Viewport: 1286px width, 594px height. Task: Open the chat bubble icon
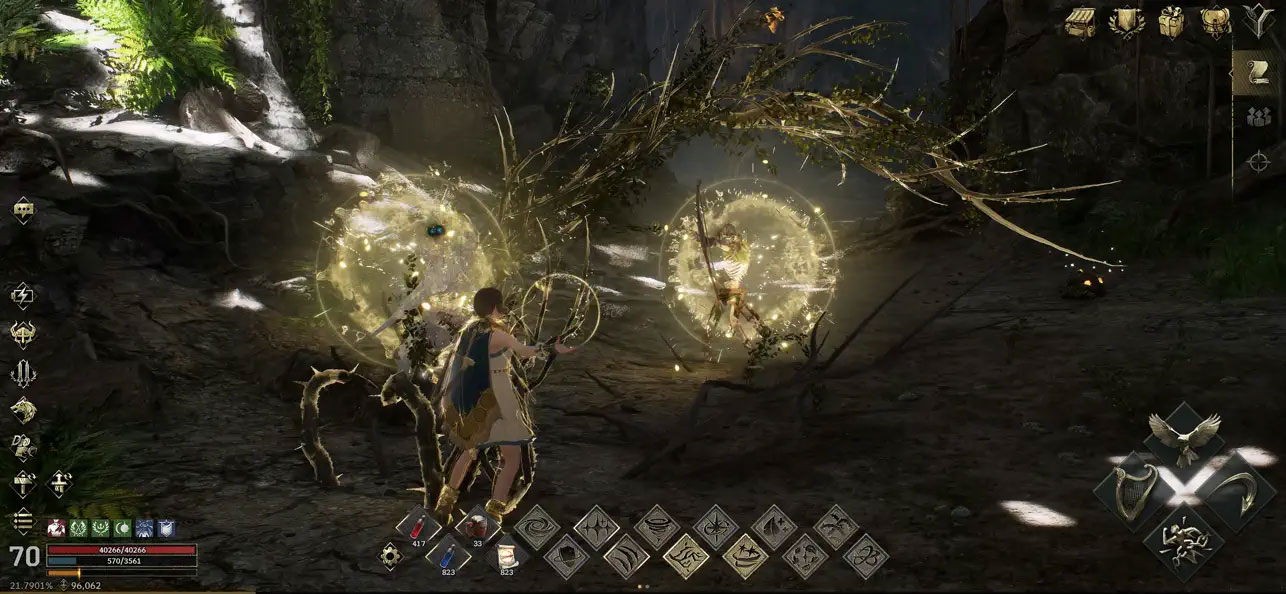click(x=23, y=210)
